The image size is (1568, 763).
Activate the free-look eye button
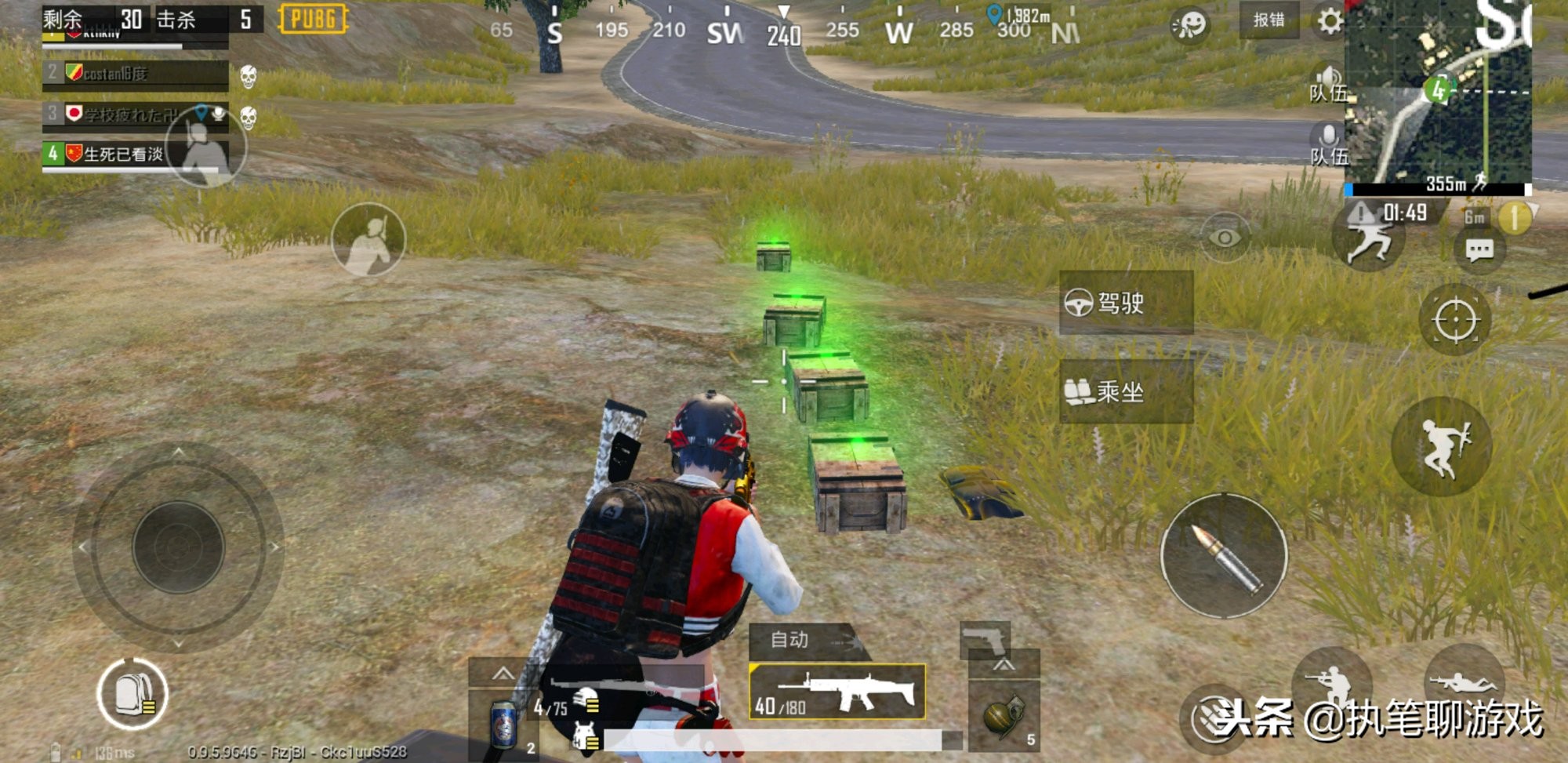coord(1225,237)
